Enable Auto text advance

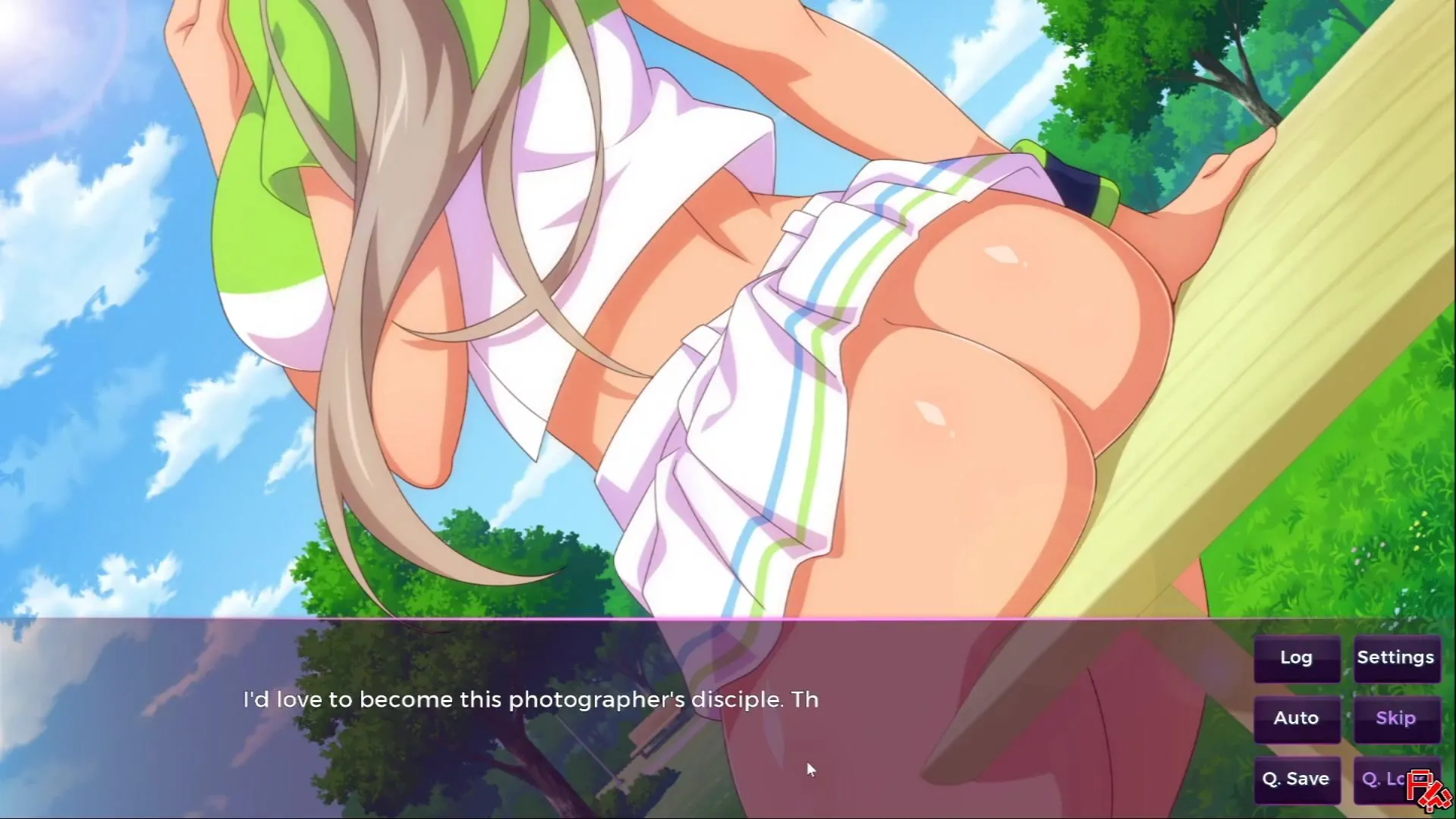(x=1296, y=718)
